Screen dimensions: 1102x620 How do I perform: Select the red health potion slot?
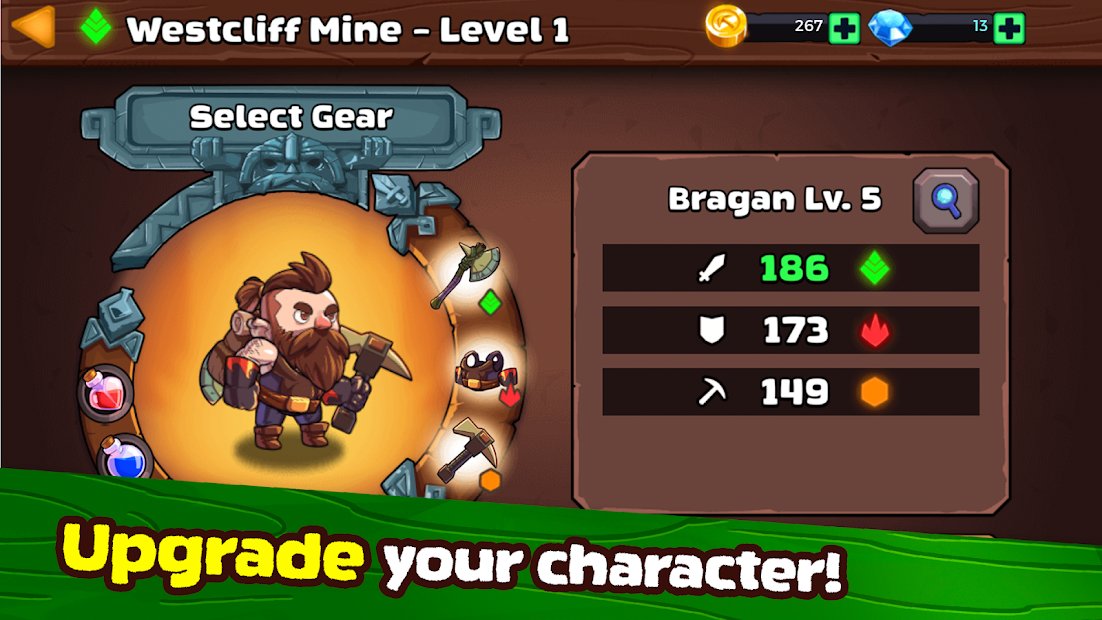[106, 391]
